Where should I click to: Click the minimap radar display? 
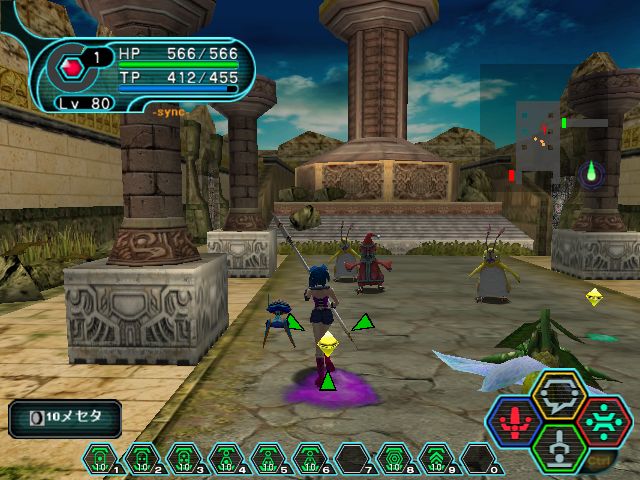tap(545, 140)
